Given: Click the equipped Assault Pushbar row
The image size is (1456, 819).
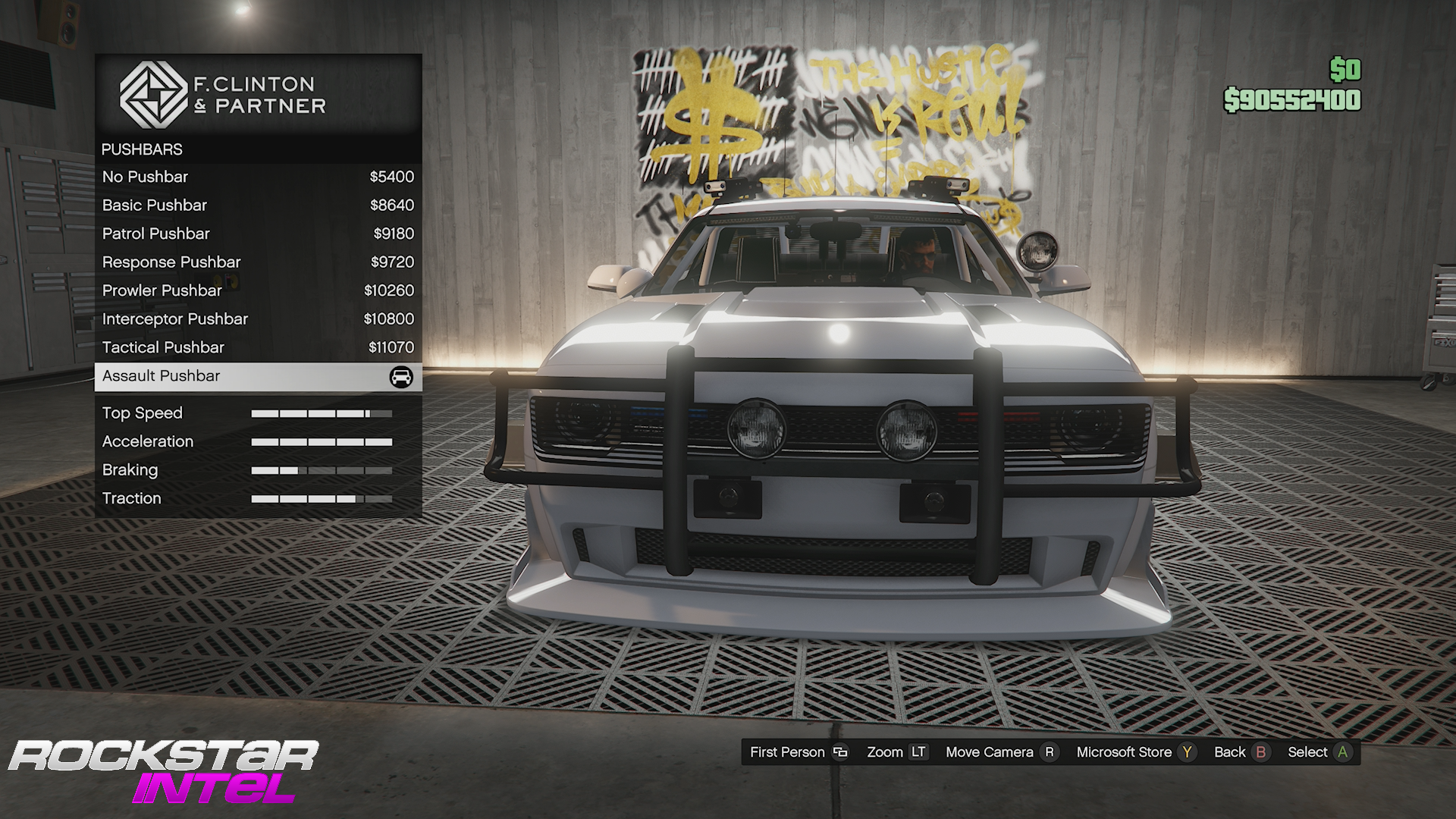Looking at the screenshot, I should coord(258,376).
